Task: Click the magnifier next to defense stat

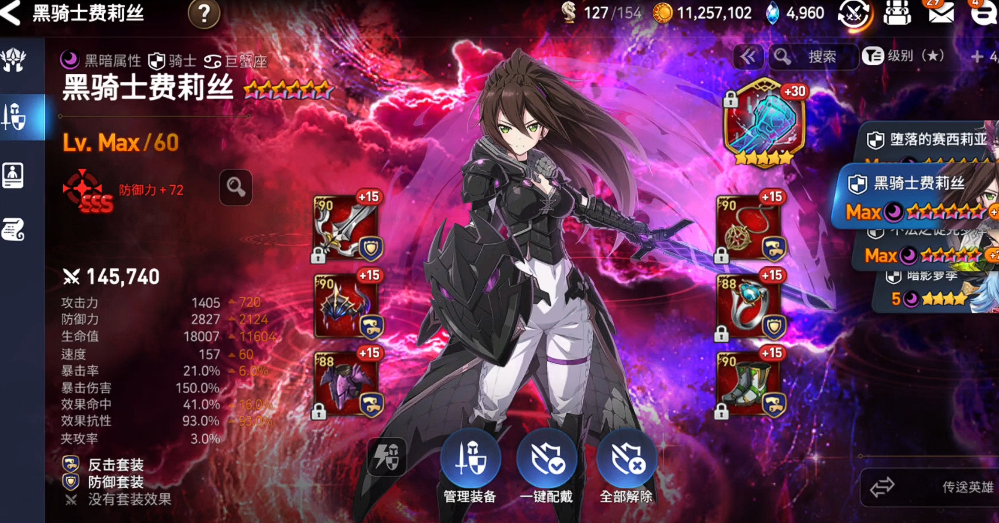Action: pyautogui.click(x=236, y=186)
